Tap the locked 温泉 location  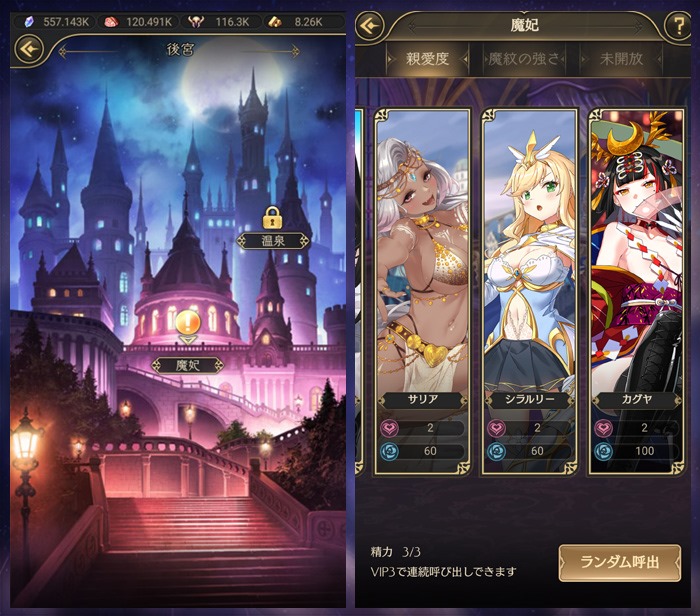(x=271, y=240)
